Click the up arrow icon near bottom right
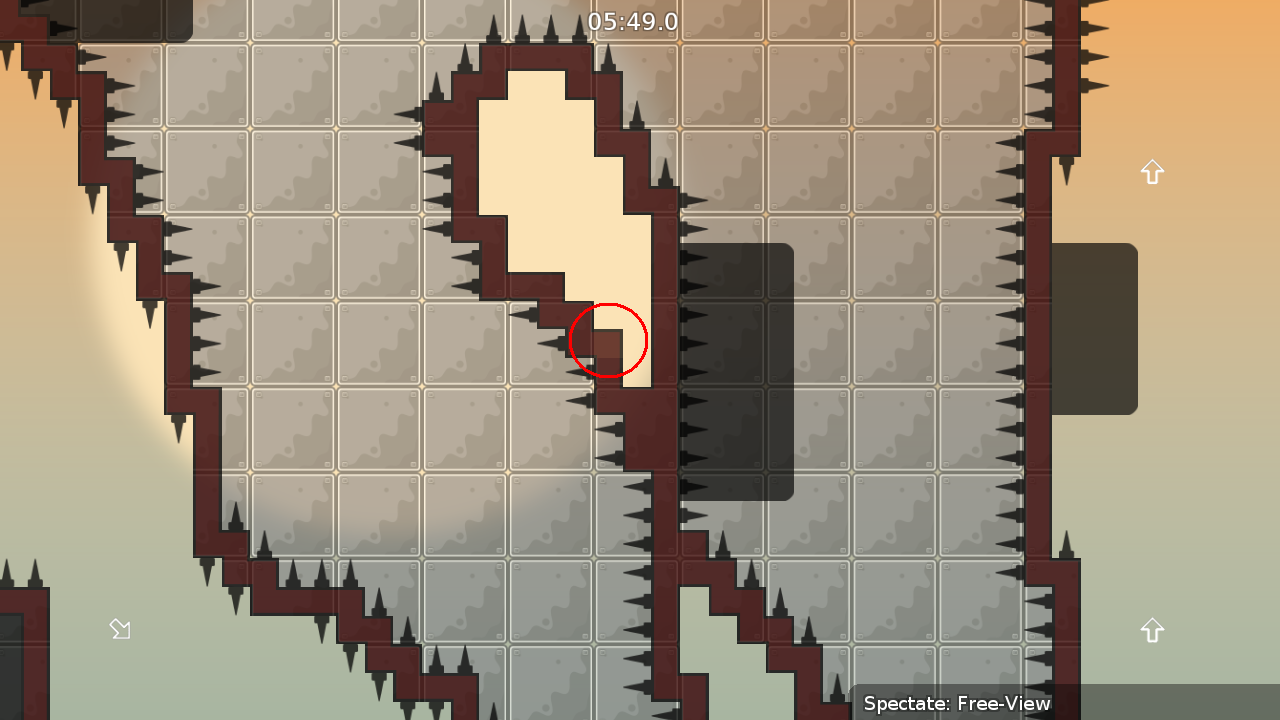 (1152, 629)
